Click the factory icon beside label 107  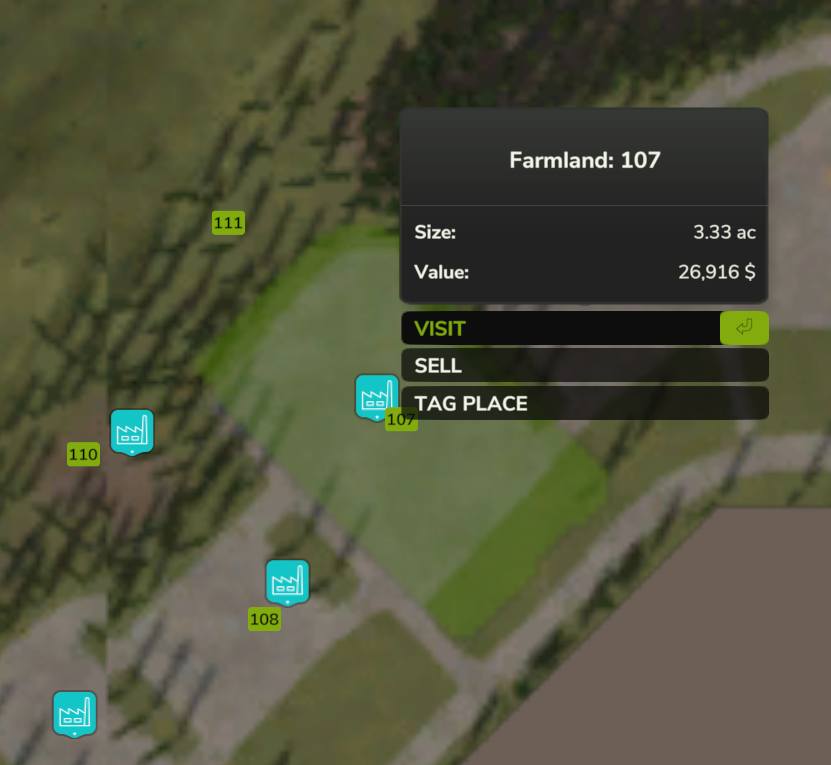[x=376, y=397]
